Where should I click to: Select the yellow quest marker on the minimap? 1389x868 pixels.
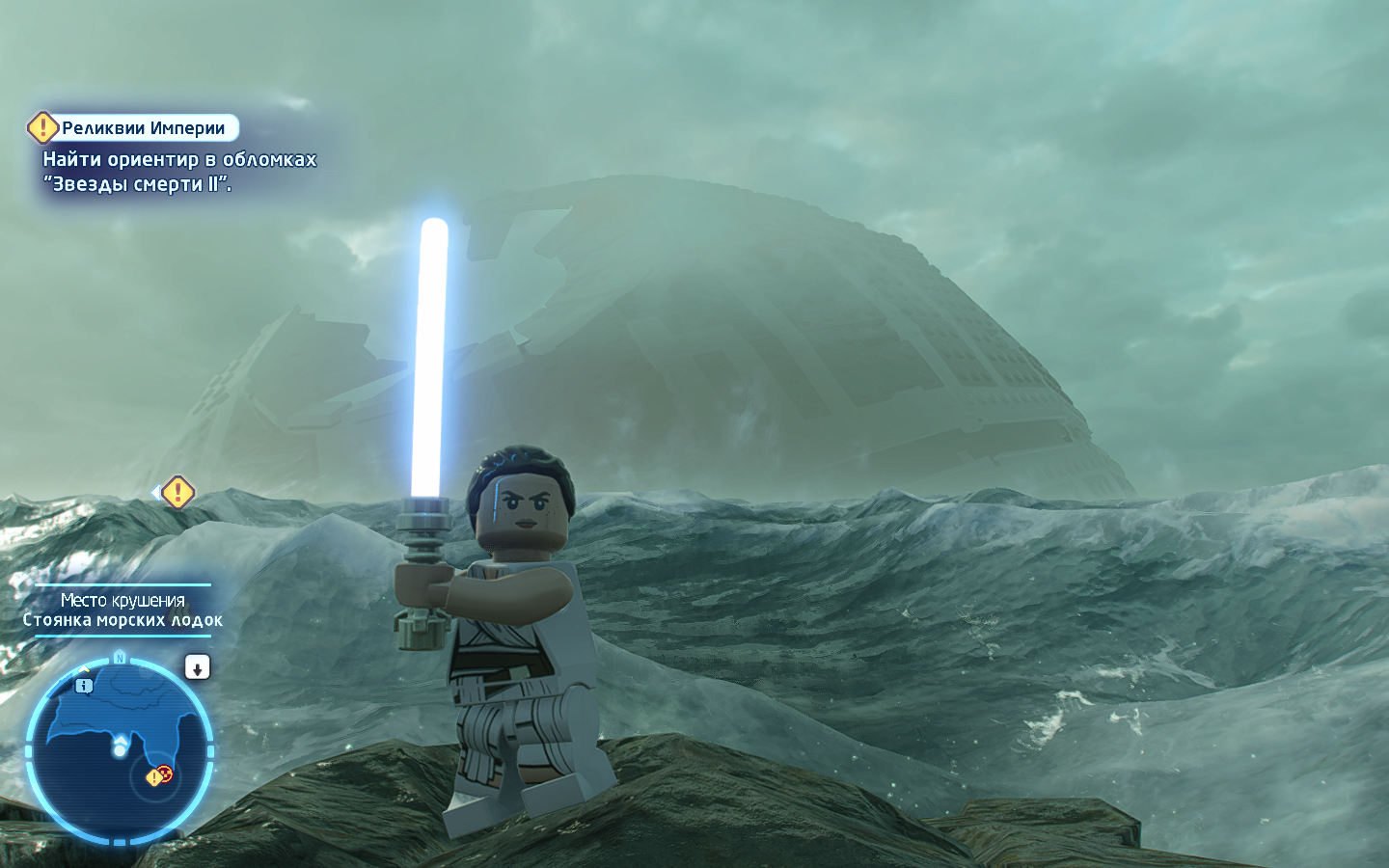tap(154, 777)
